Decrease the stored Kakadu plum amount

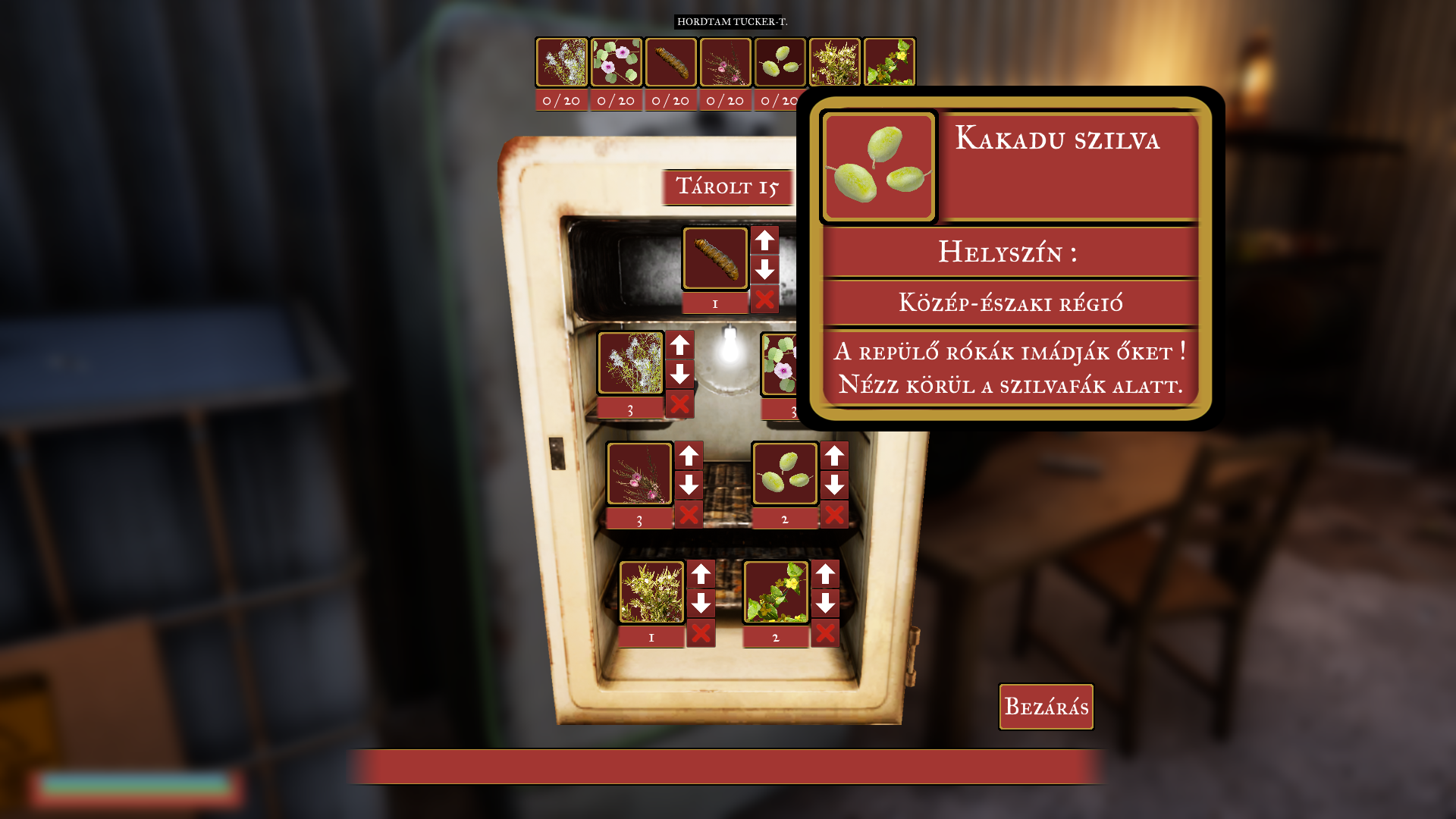(x=834, y=485)
